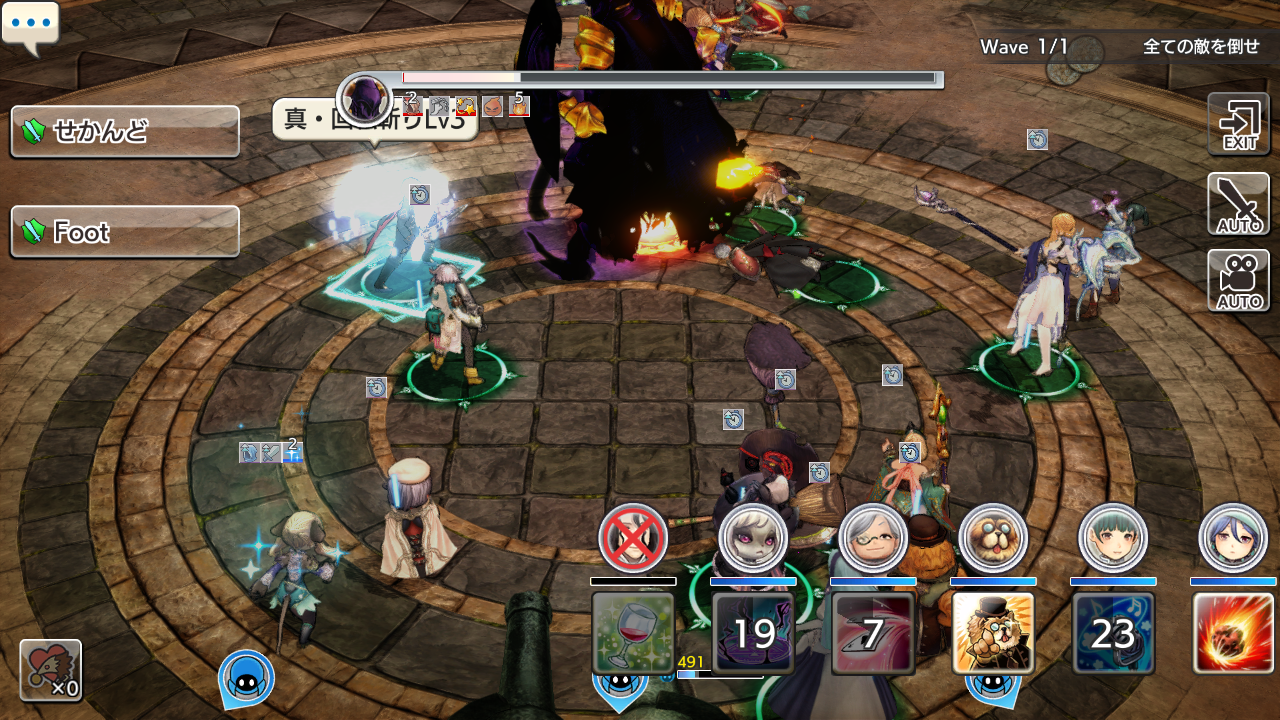Select the pale pink-eyed character portrait
1280x720 pixels.
click(753, 538)
